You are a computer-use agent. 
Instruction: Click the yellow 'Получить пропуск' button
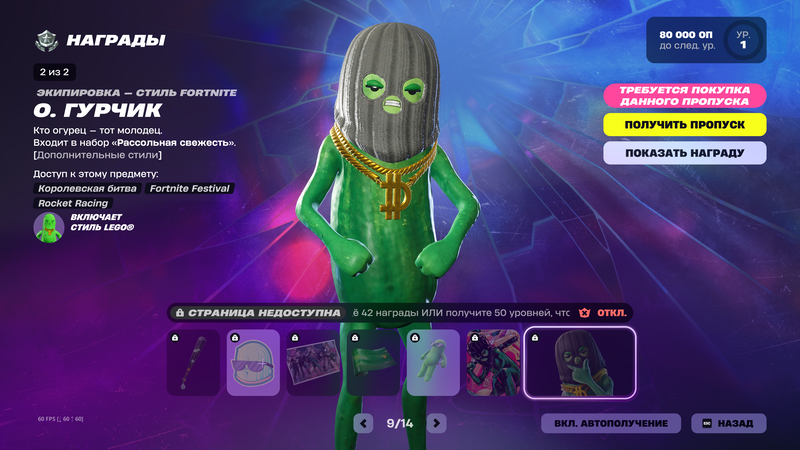[685, 124]
